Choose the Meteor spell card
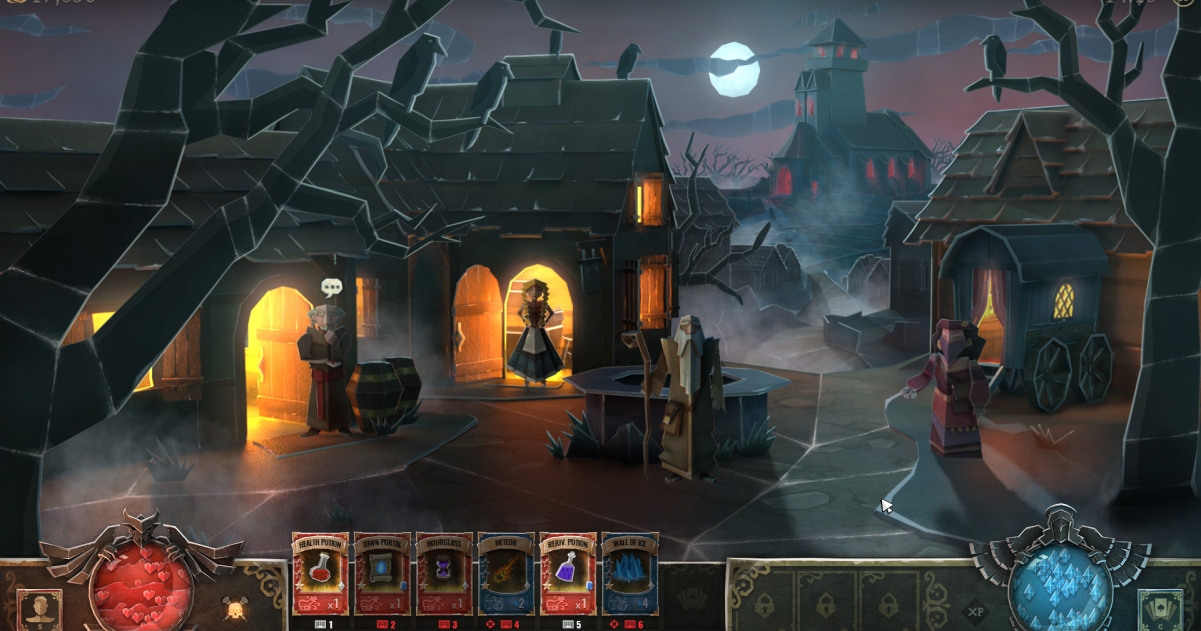The image size is (1201, 631). pyautogui.click(x=506, y=573)
